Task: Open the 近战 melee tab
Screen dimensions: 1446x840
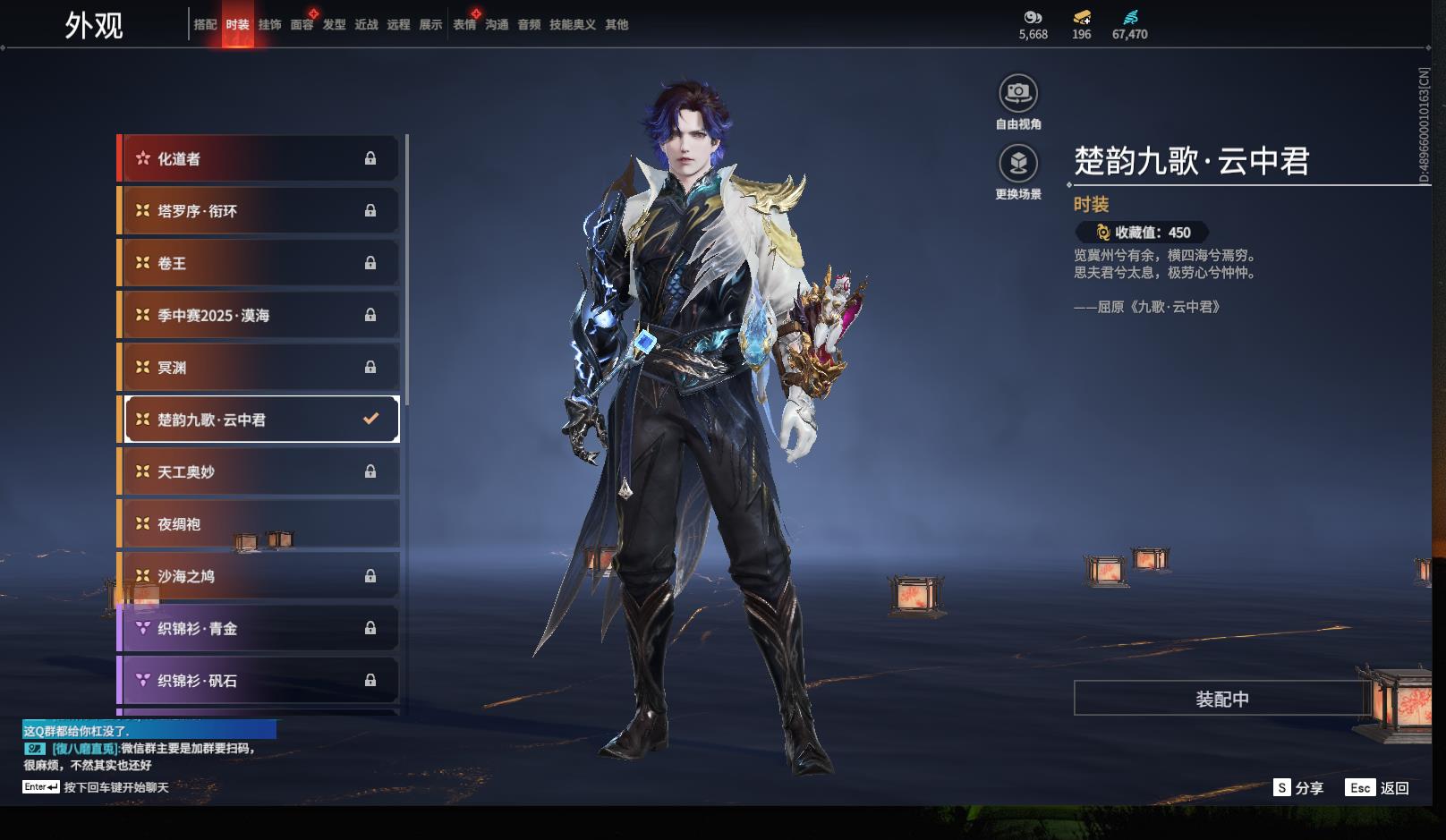Action: click(366, 25)
